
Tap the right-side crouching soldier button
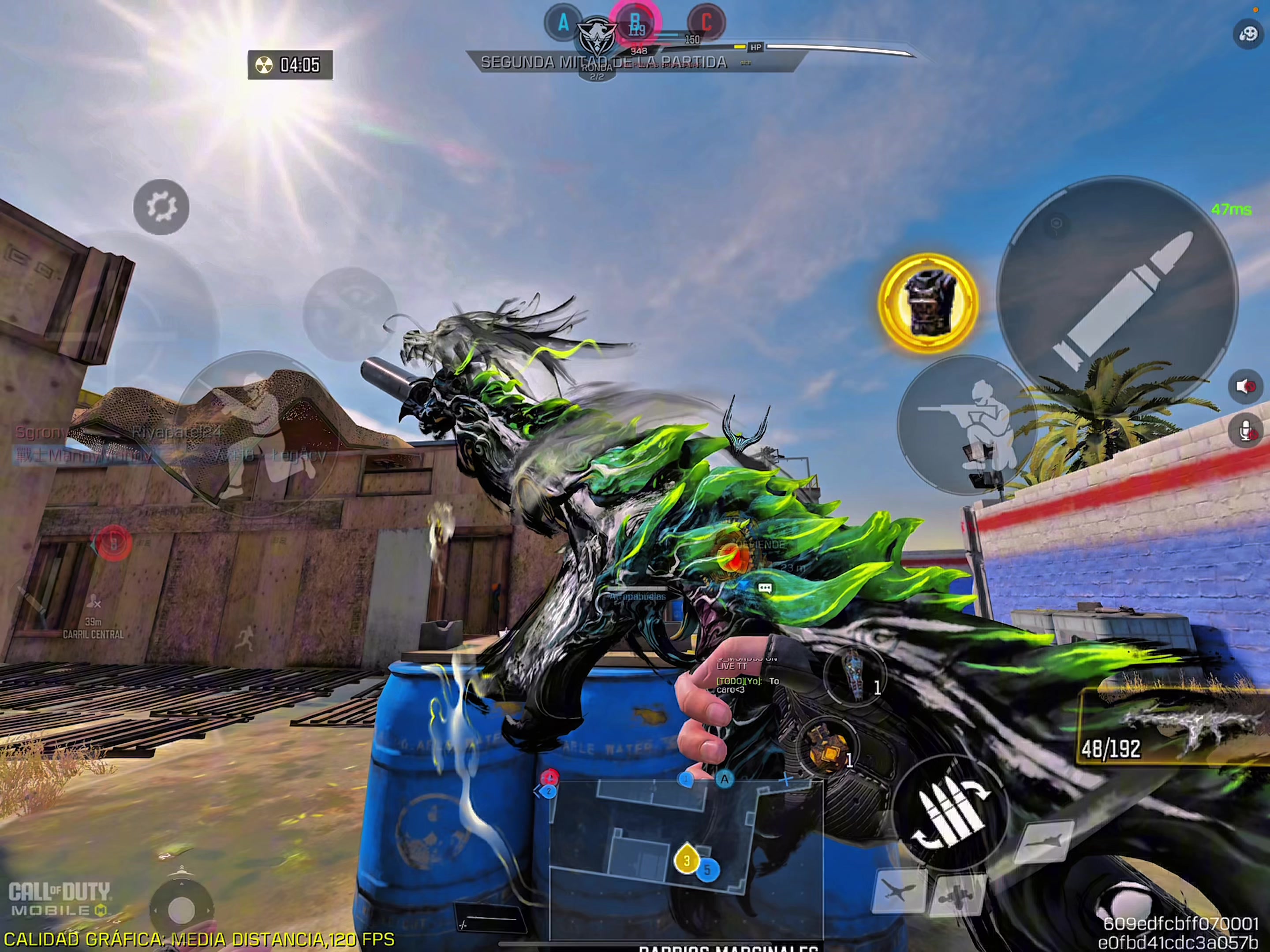[x=968, y=425]
